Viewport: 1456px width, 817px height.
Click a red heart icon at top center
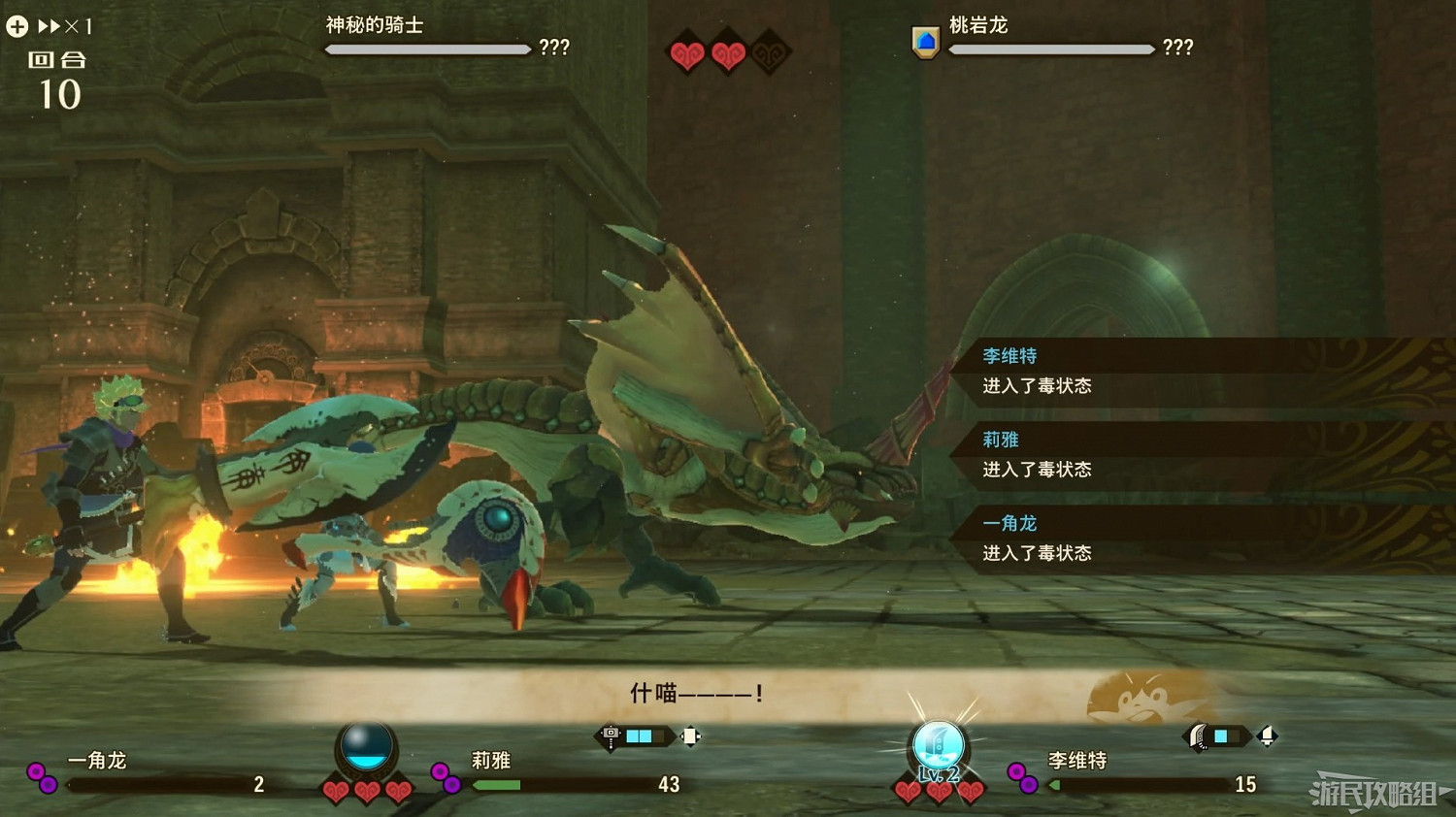click(x=687, y=54)
